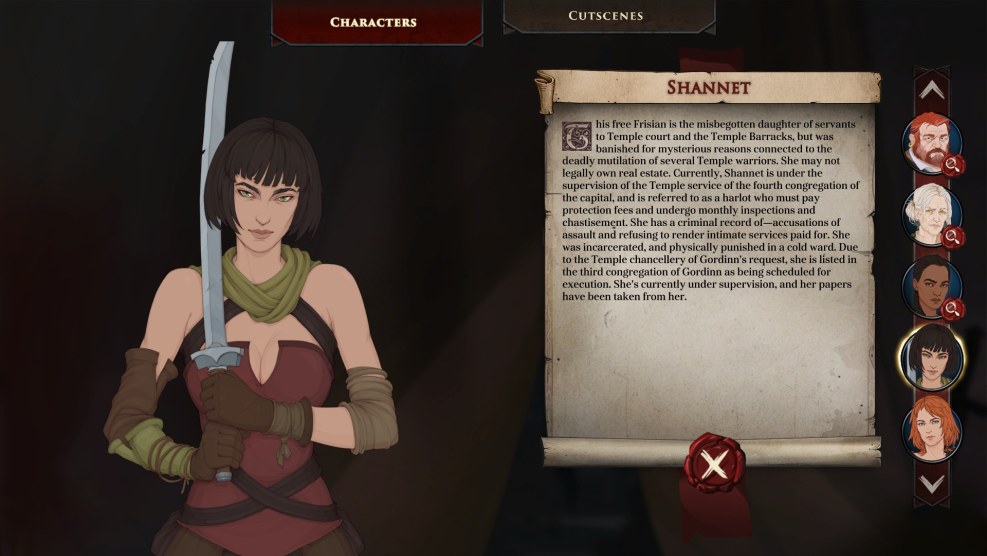Viewport: 987px width, 556px height.
Task: Click the down arrow below the portraits
Action: 931,483
